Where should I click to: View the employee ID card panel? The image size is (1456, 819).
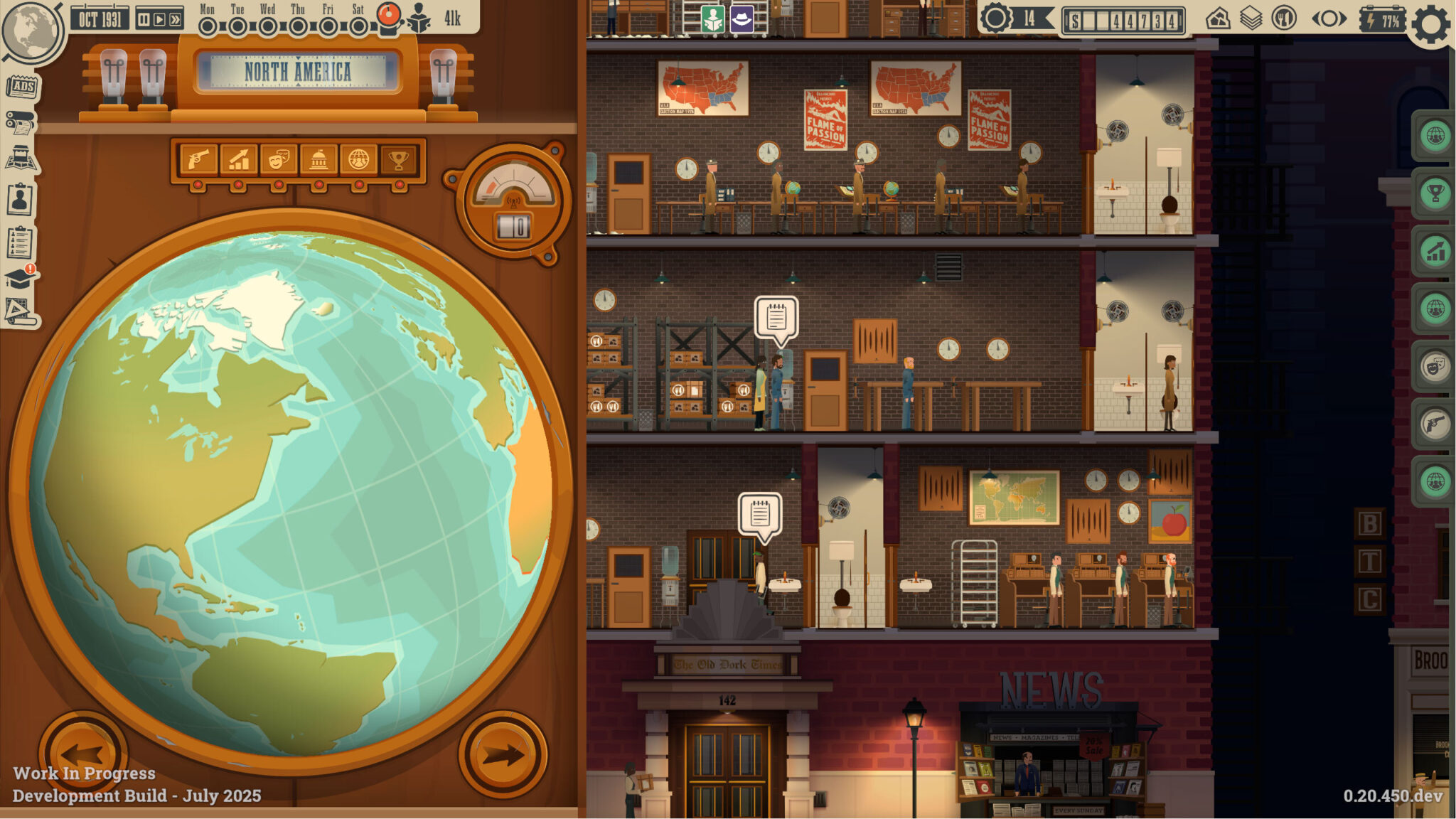click(x=20, y=198)
